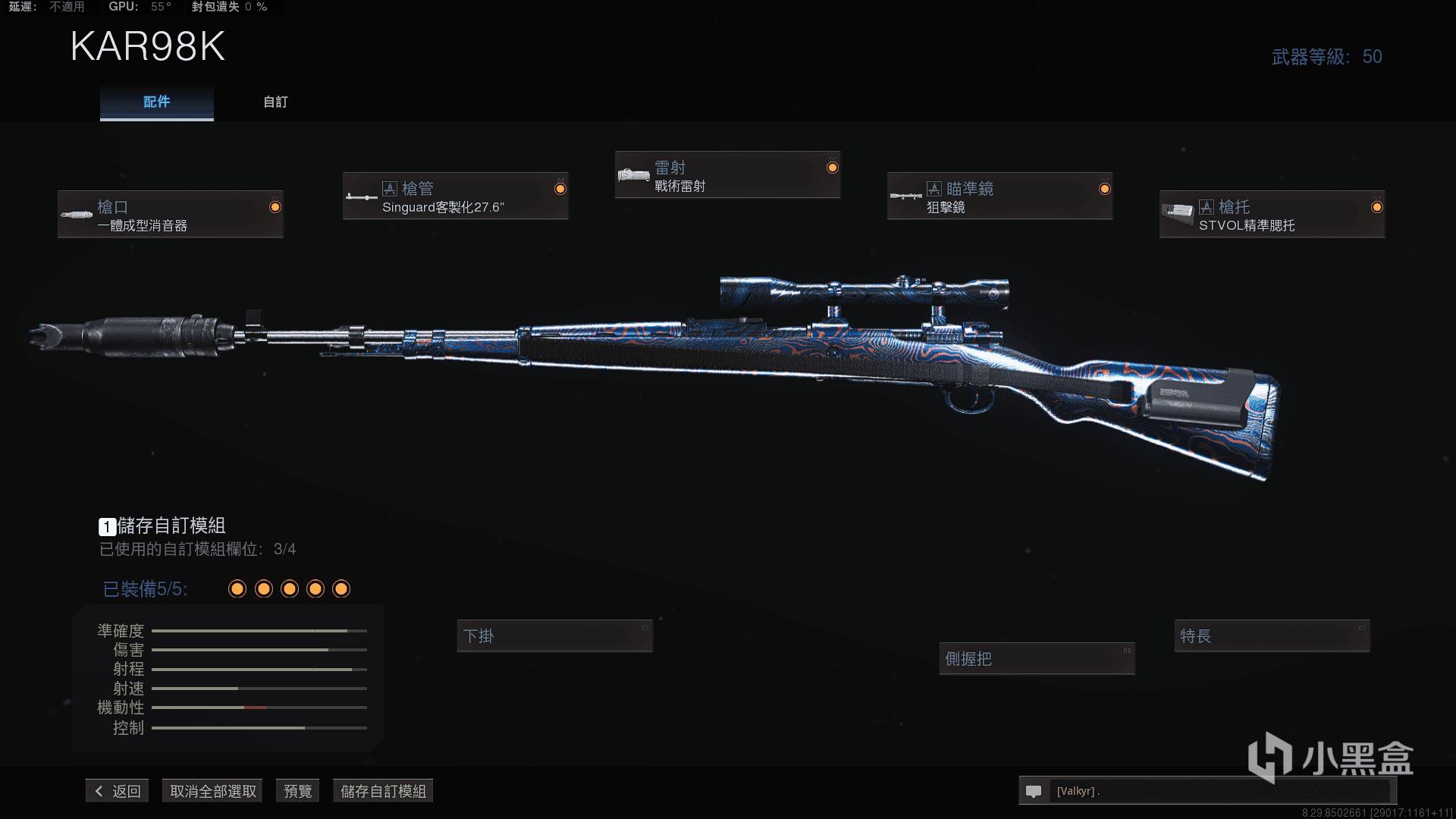
Task: Select the empty 下掛 underbarrel slot
Action: point(554,636)
